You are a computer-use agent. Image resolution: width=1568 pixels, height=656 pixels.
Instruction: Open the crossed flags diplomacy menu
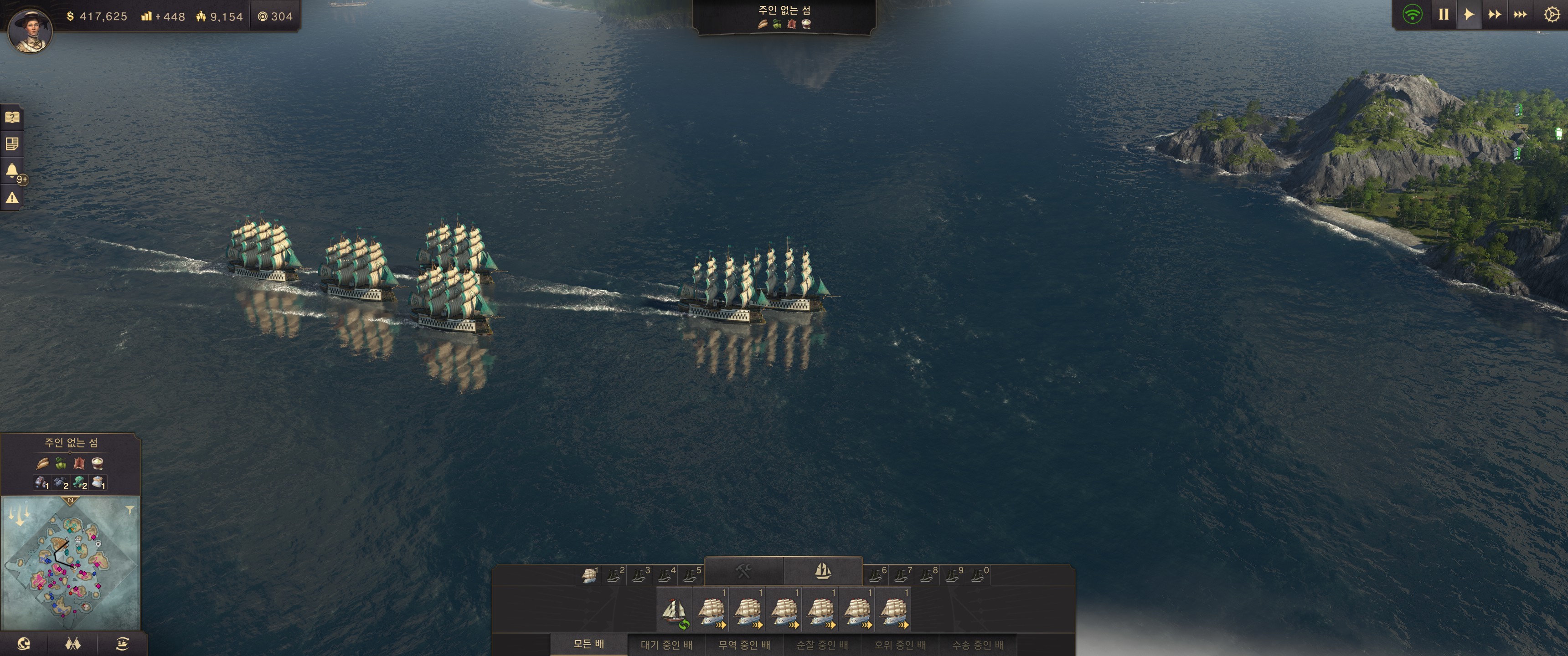pyautogui.click(x=73, y=644)
